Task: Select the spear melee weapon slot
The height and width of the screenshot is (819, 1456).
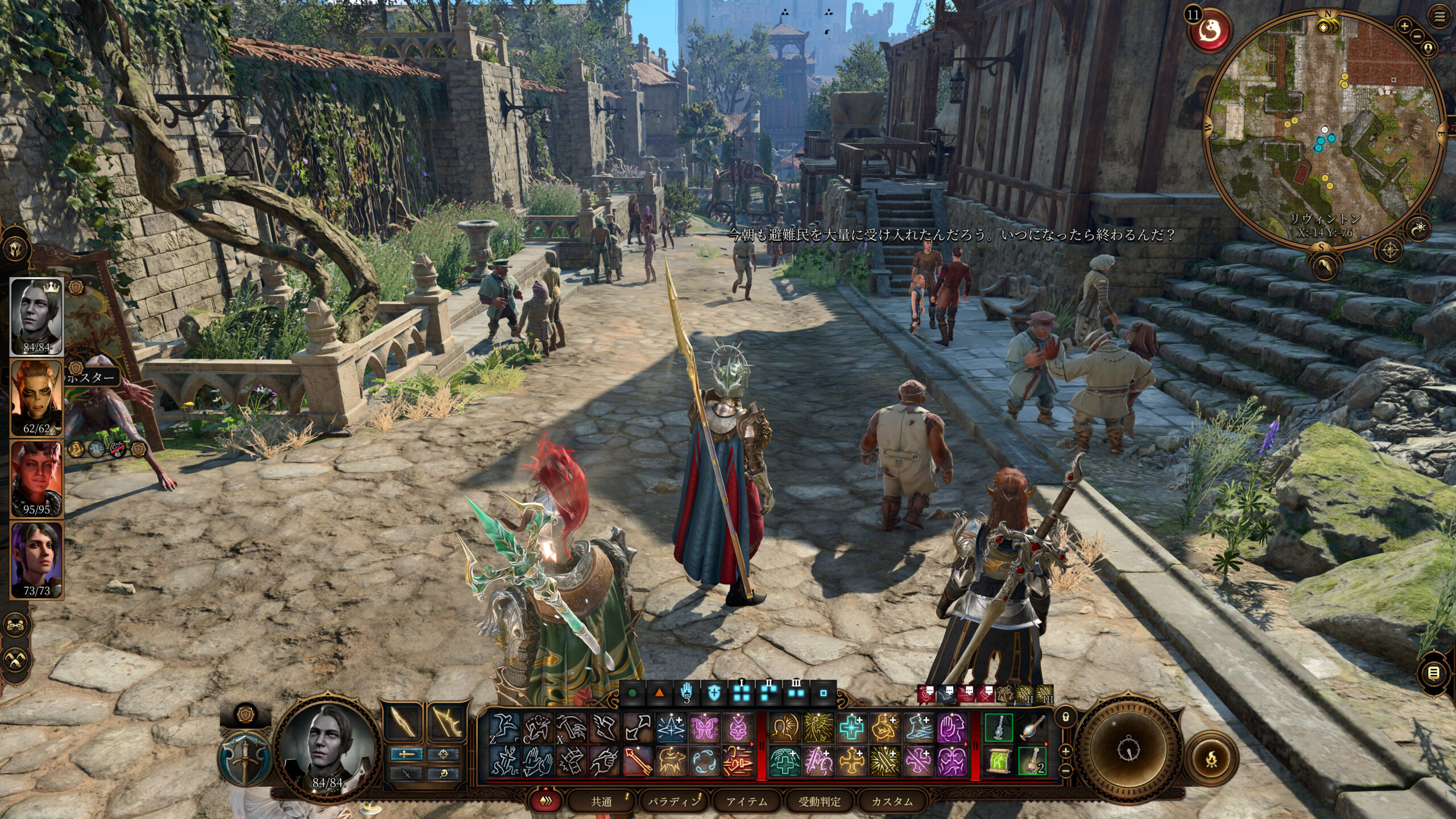Action: click(402, 722)
